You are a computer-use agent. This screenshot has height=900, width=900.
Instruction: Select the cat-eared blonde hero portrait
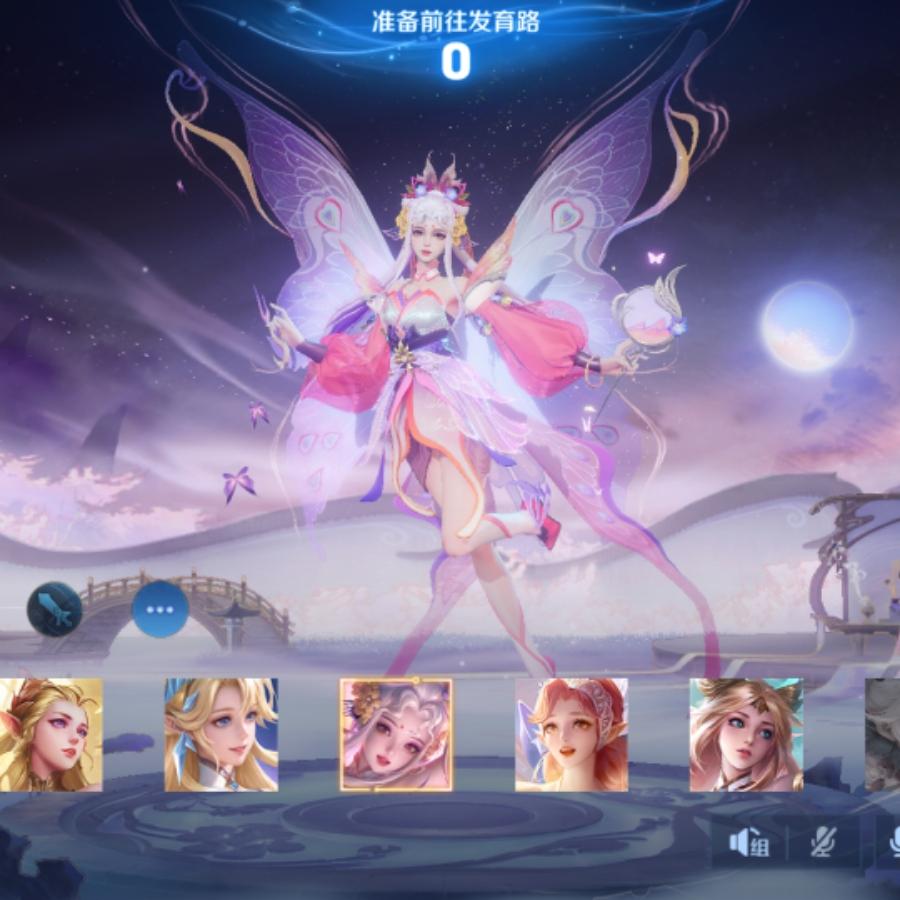pyautogui.click(x=746, y=734)
